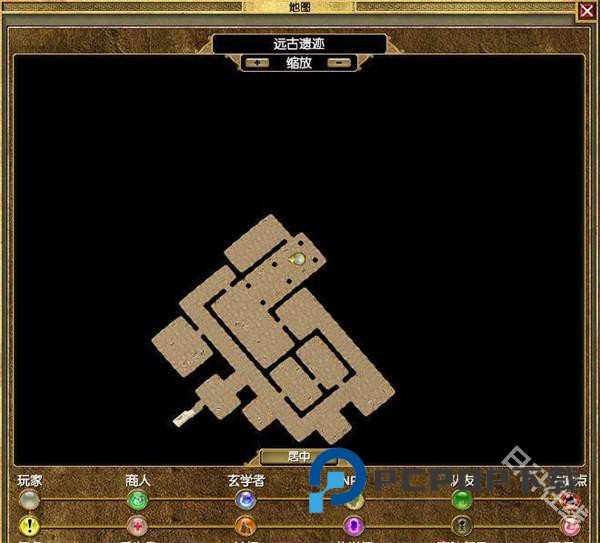Toggle the purple legend orb
The image size is (600, 543).
(x=353, y=526)
